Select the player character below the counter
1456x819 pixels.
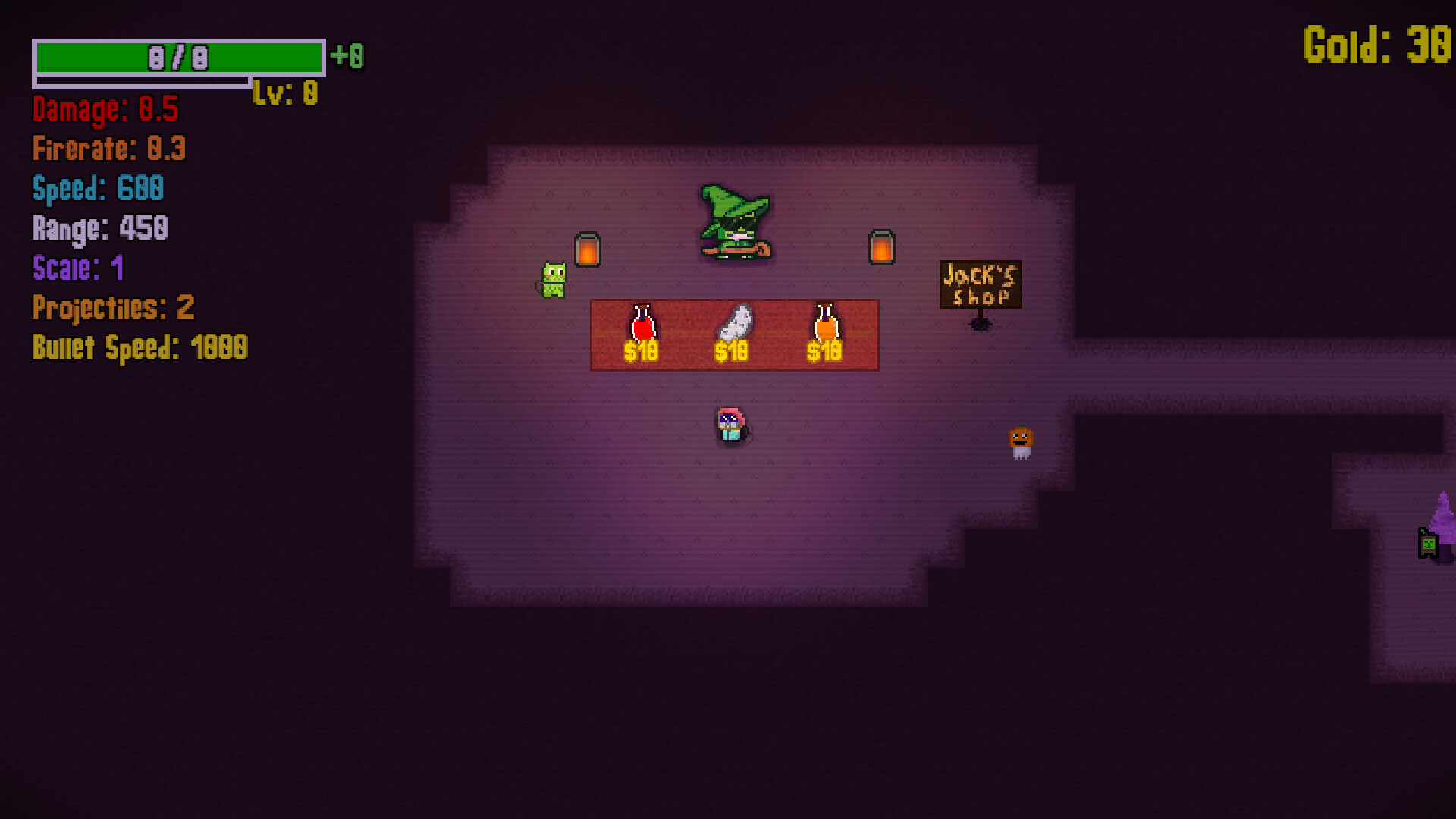point(730,425)
